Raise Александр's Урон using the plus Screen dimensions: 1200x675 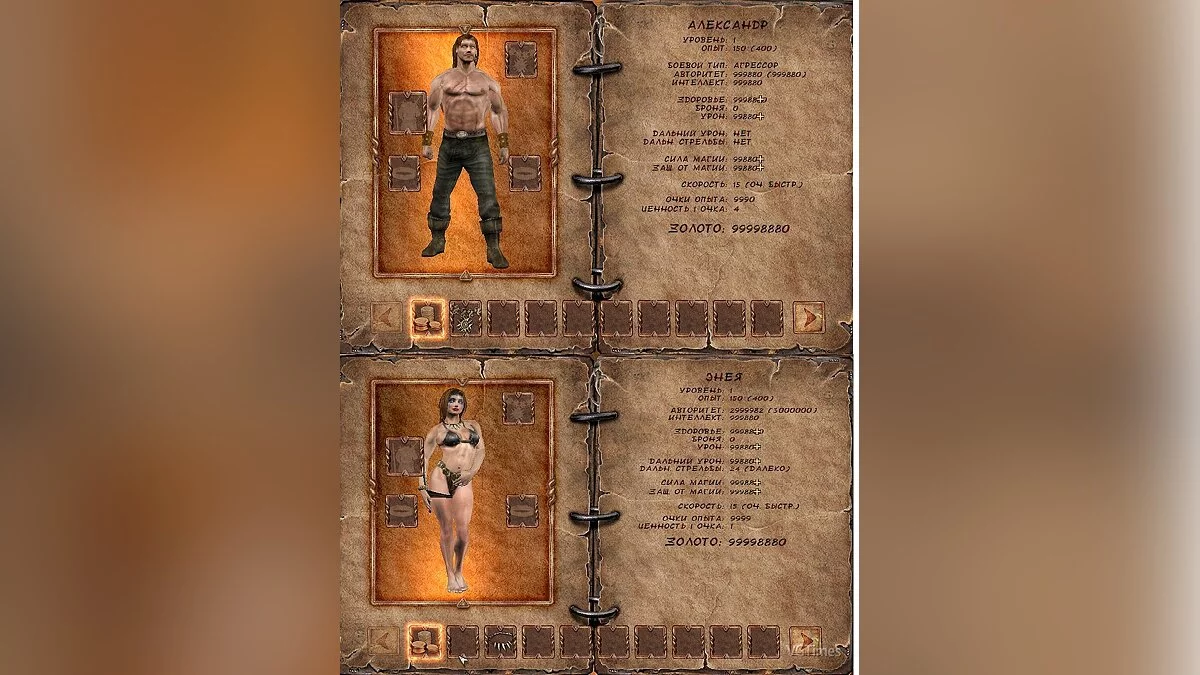point(760,117)
